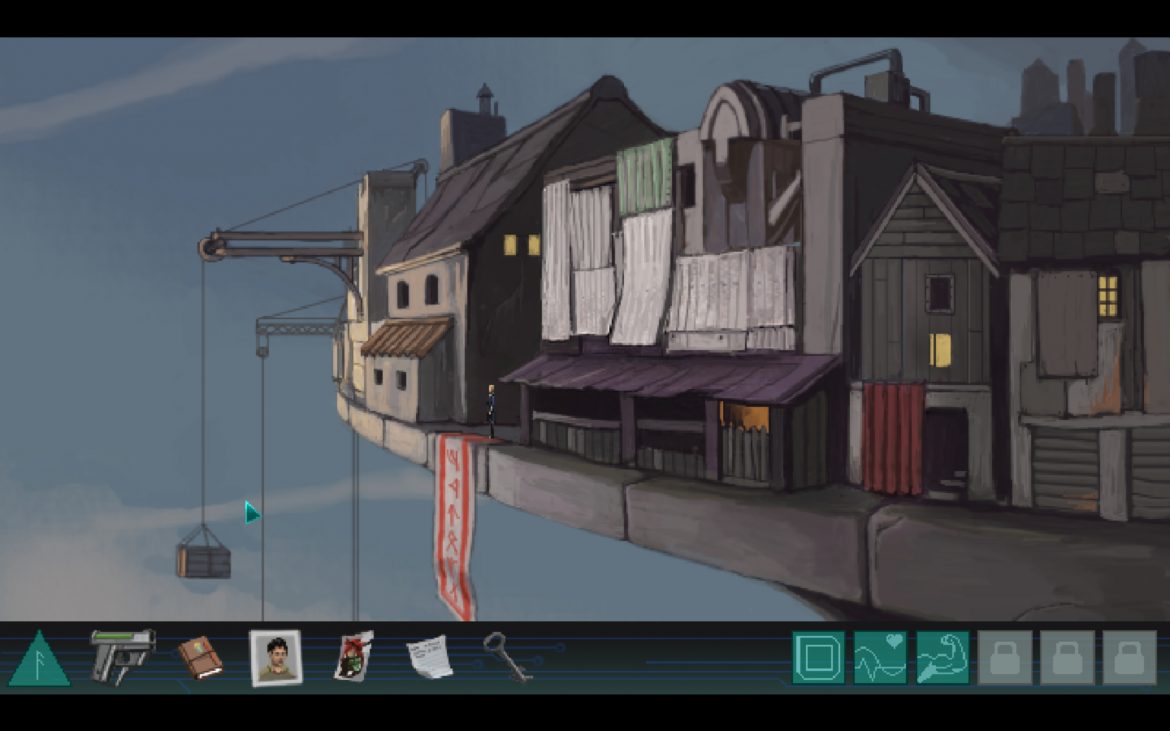Image resolution: width=1170 pixels, height=731 pixels.
Task: Select the torn red-and-green picture item
Action: pyautogui.click(x=353, y=657)
